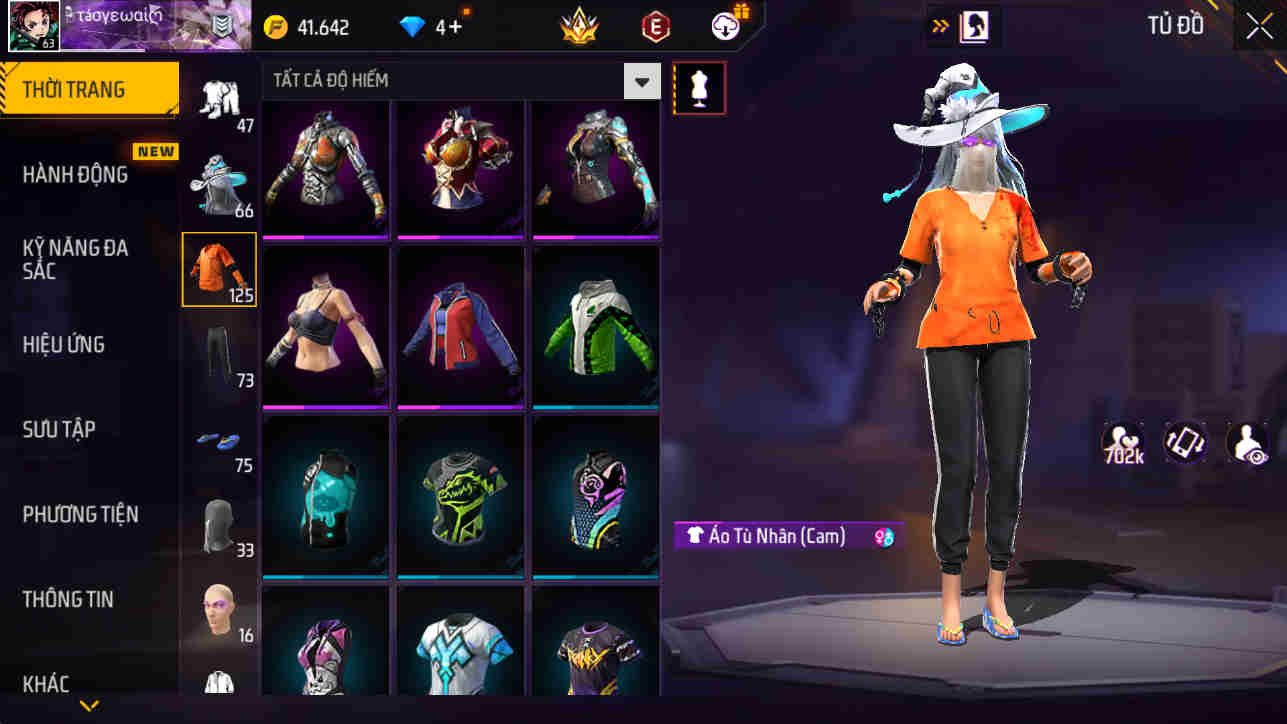Open the rank crown icon at the top
The height and width of the screenshot is (724, 1287).
coord(580,26)
